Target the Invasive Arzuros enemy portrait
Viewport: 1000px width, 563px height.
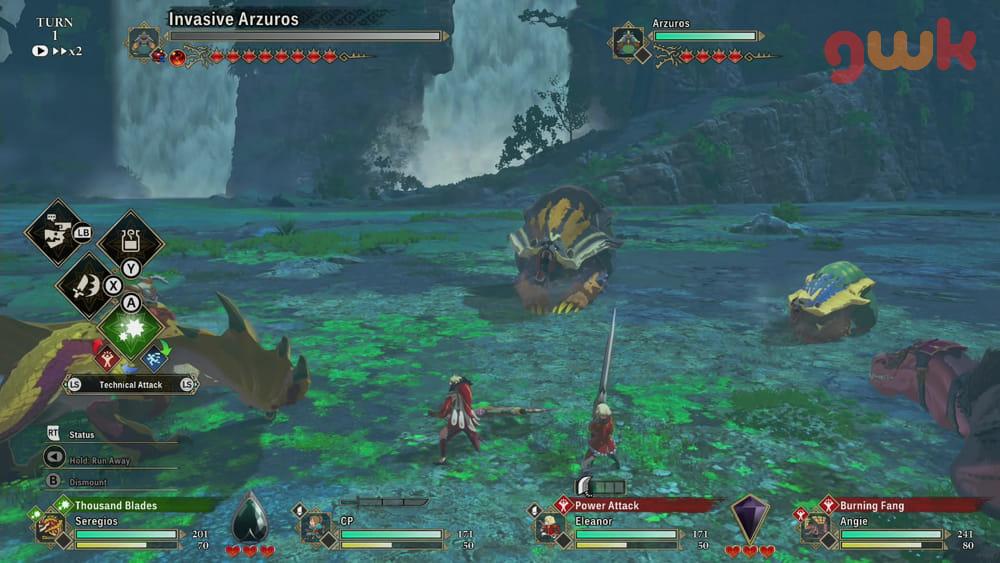(144, 42)
